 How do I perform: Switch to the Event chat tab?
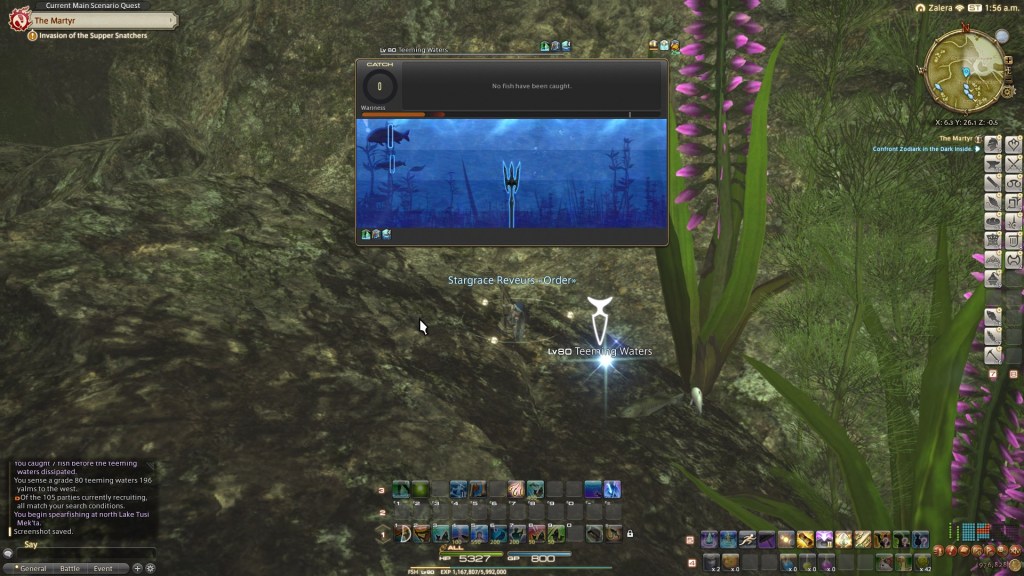pyautogui.click(x=103, y=568)
